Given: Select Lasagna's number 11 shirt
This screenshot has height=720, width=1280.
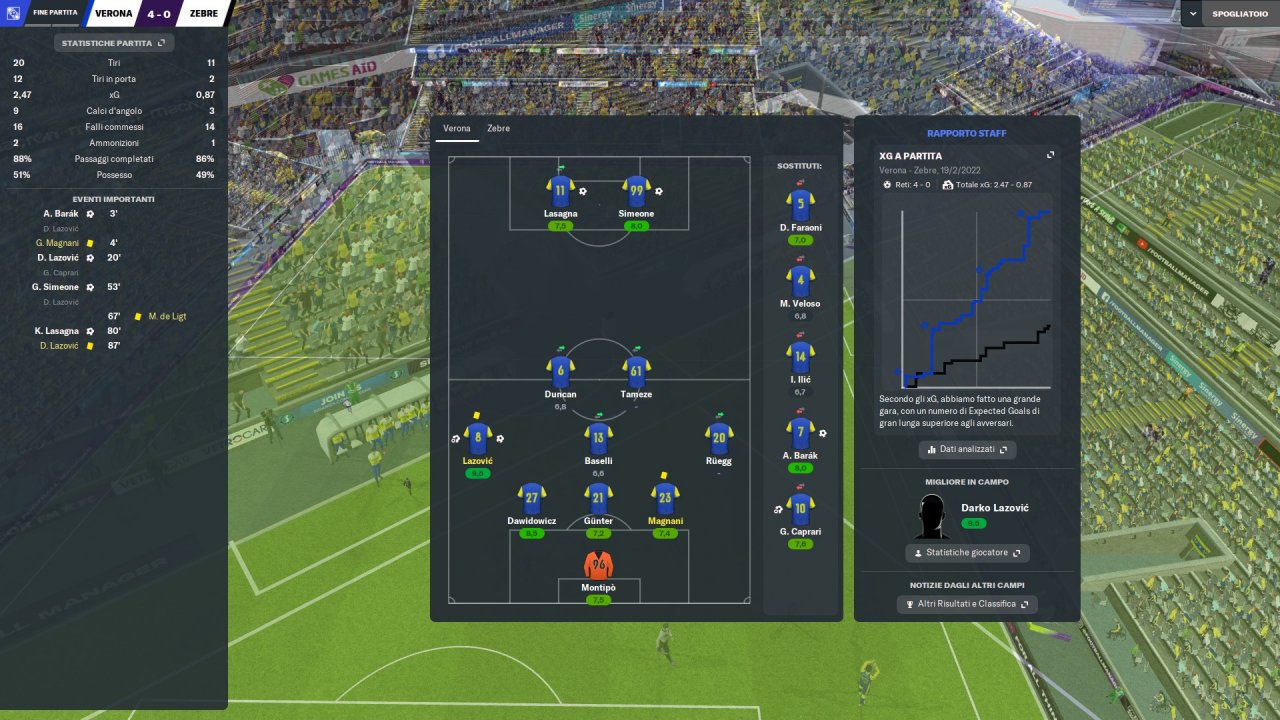Looking at the screenshot, I should pyautogui.click(x=560, y=191).
